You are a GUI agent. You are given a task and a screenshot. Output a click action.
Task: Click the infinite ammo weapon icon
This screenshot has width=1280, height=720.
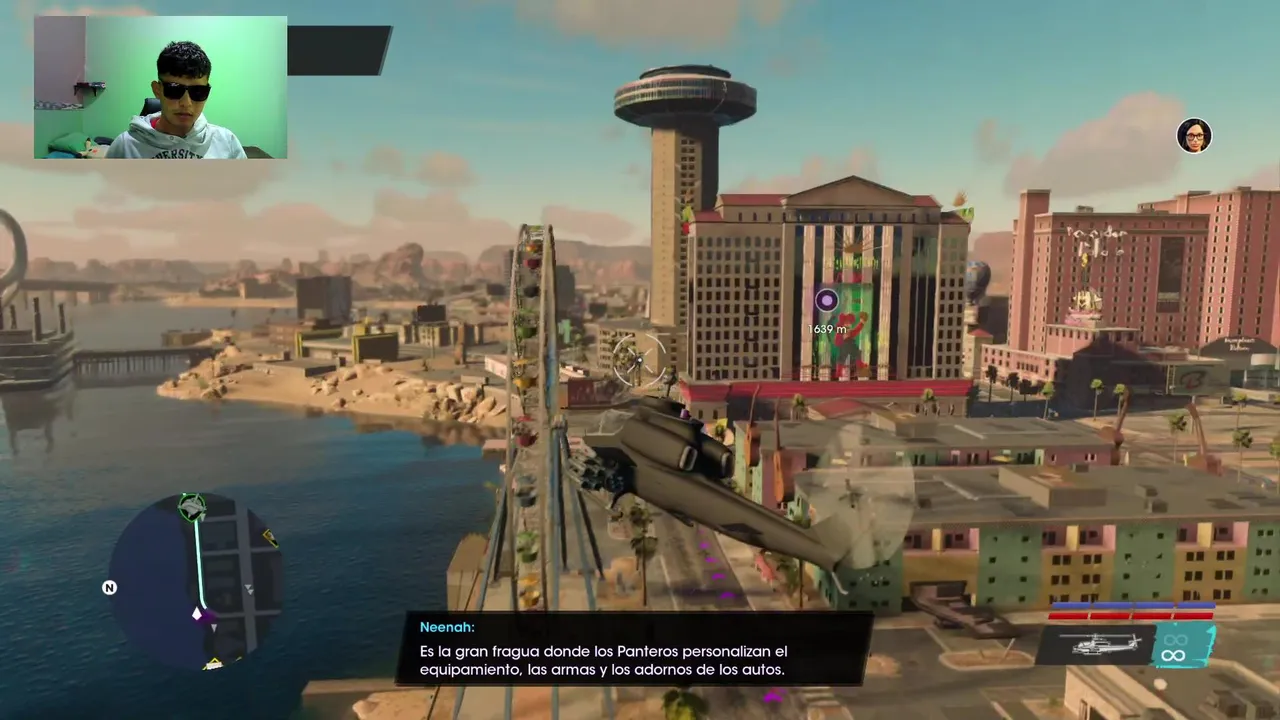[1174, 647]
